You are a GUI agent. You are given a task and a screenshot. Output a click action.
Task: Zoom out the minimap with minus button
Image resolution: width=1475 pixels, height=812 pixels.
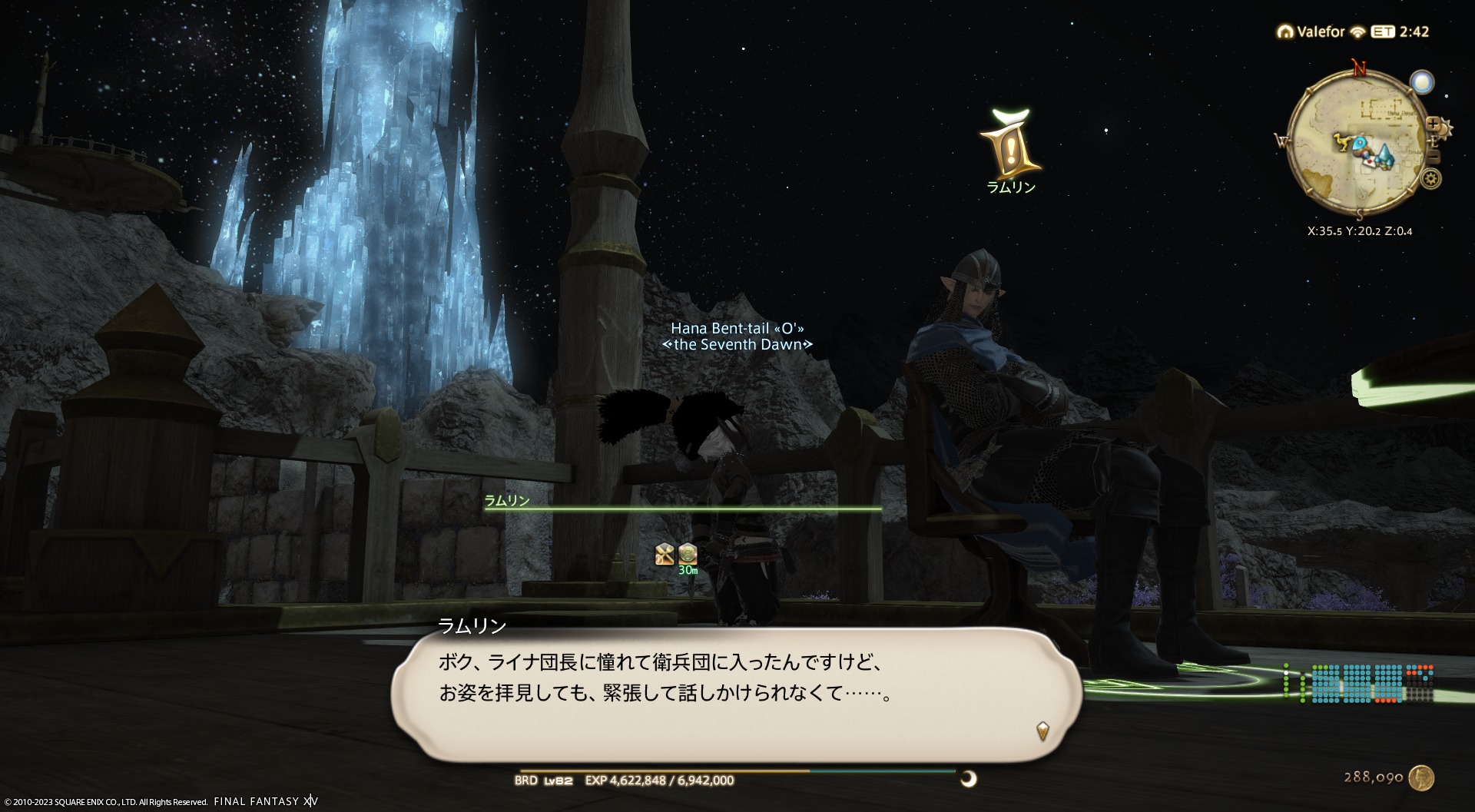(1433, 157)
